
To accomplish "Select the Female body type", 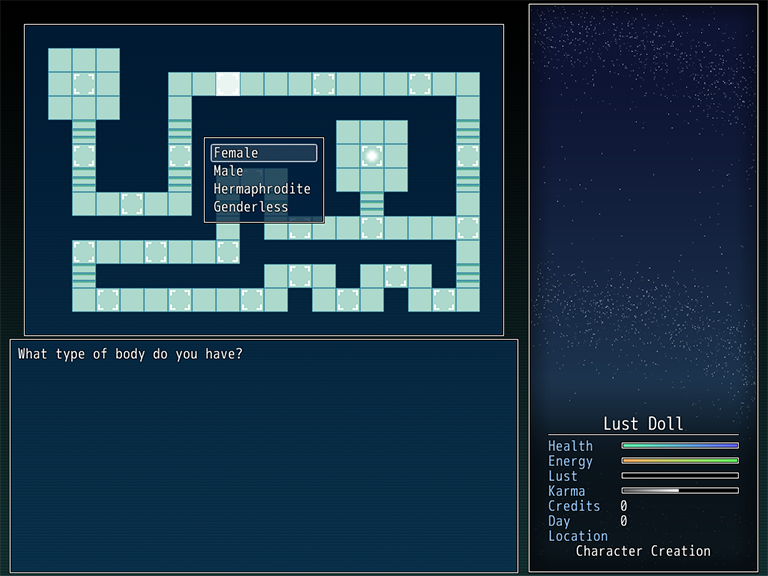I will coord(264,153).
